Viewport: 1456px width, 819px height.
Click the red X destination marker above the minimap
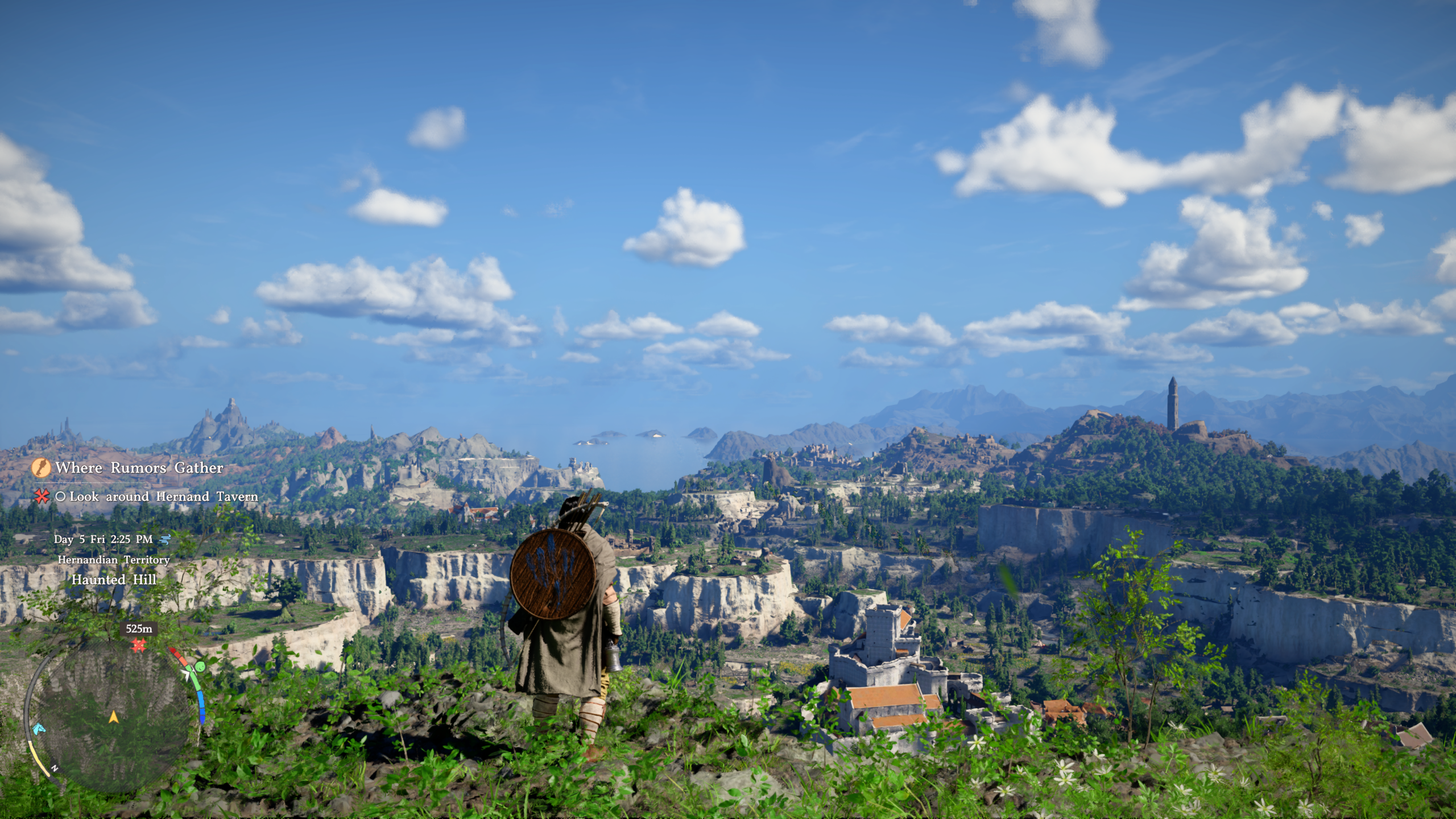point(138,645)
